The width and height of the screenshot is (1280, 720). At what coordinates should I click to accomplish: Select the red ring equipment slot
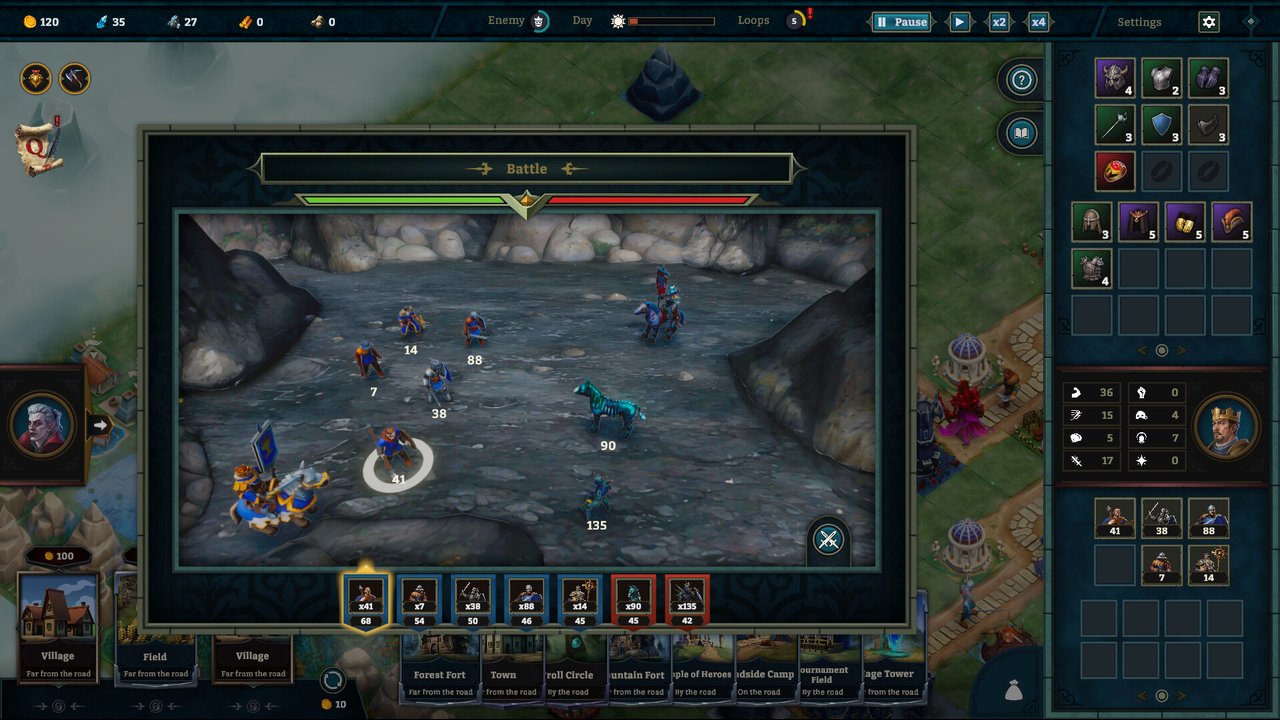tap(1114, 171)
